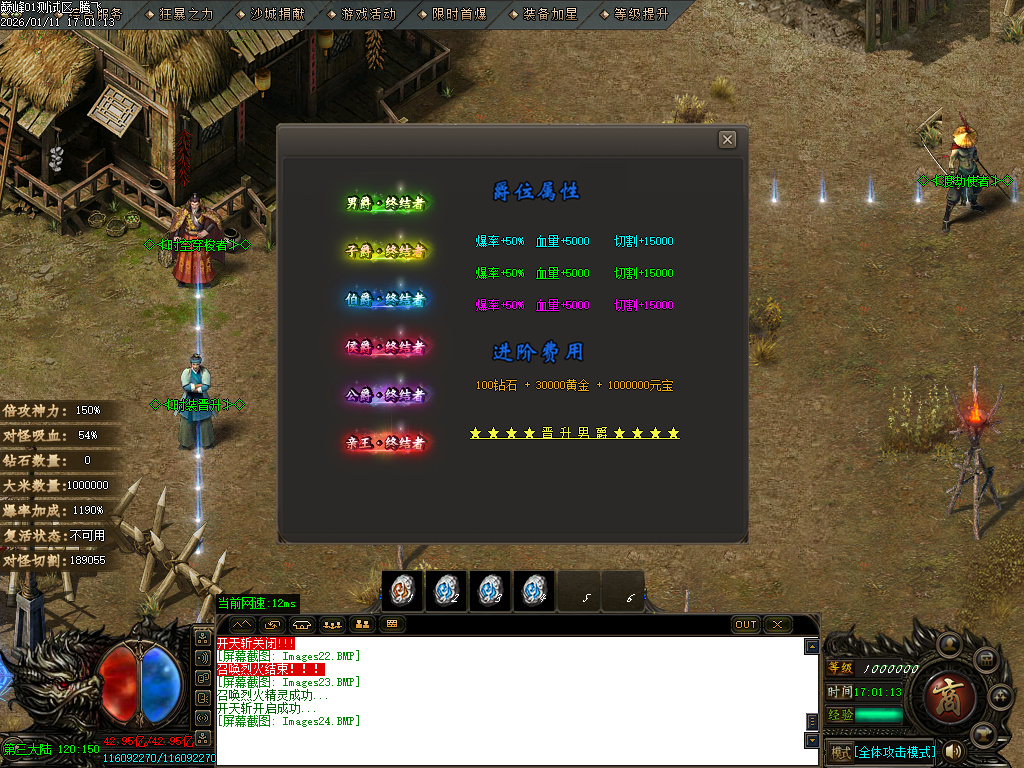This screenshot has width=1024, height=768.
Task: Toggle the sound speaker icon
Action: point(954,751)
